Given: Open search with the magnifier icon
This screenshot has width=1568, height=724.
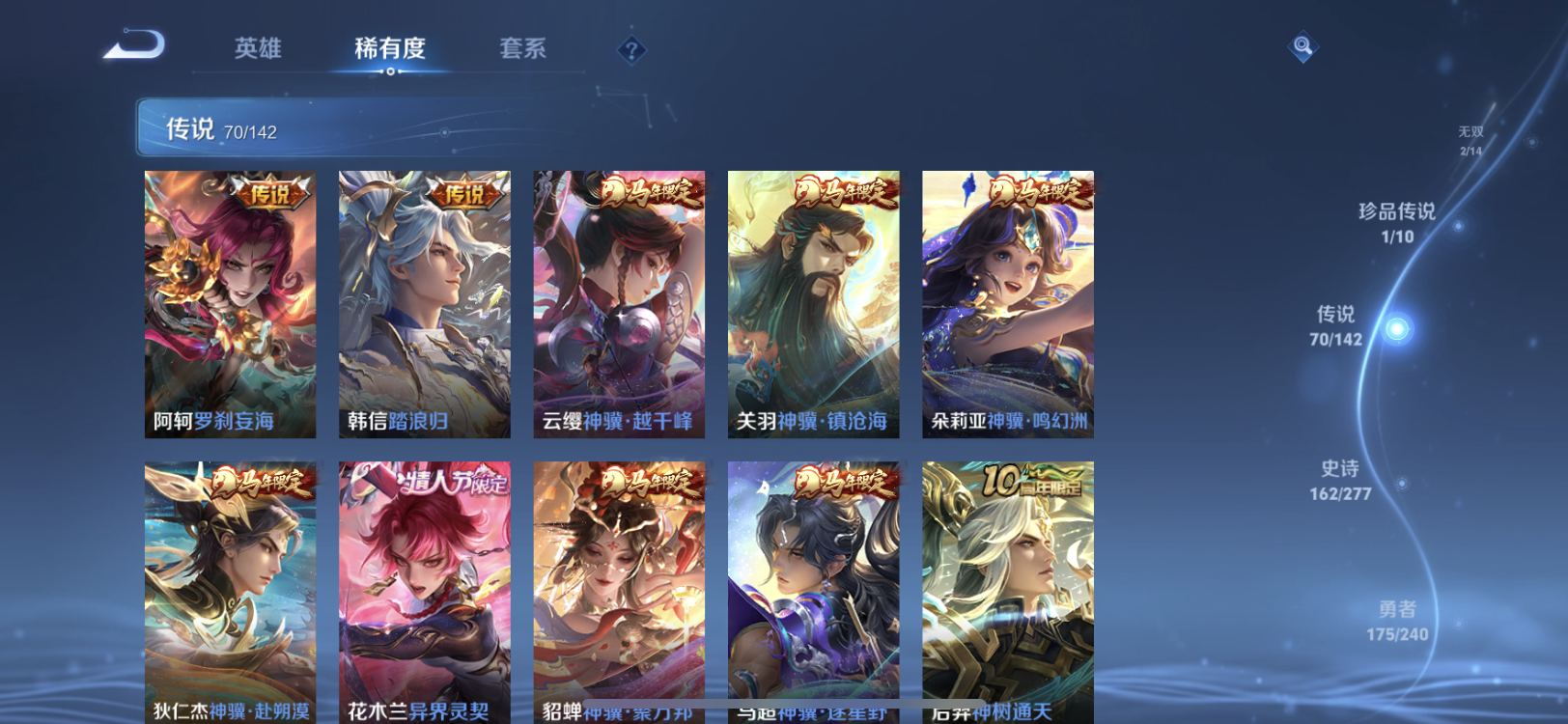Looking at the screenshot, I should pos(1302,43).
